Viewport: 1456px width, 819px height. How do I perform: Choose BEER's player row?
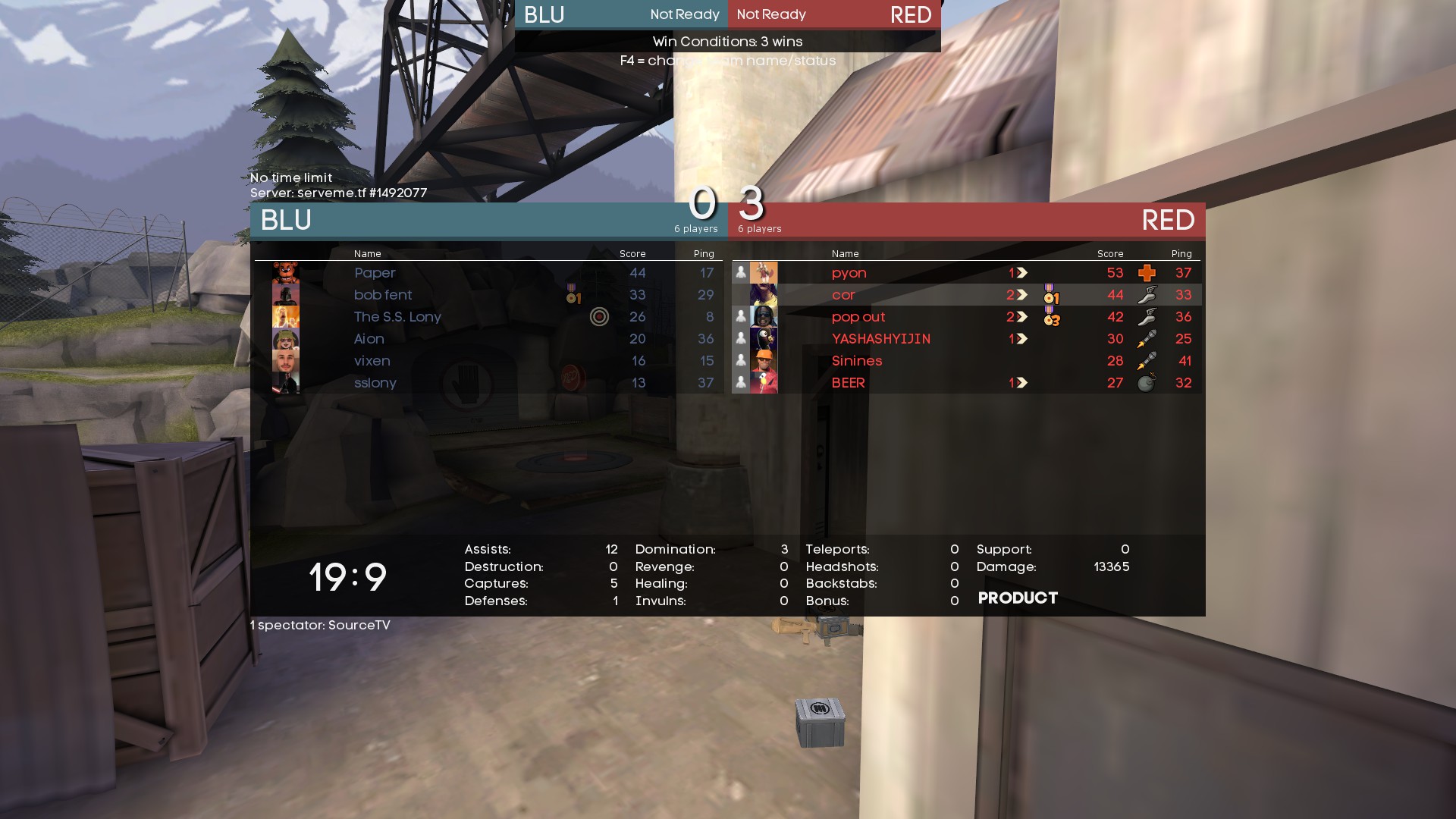coord(849,383)
